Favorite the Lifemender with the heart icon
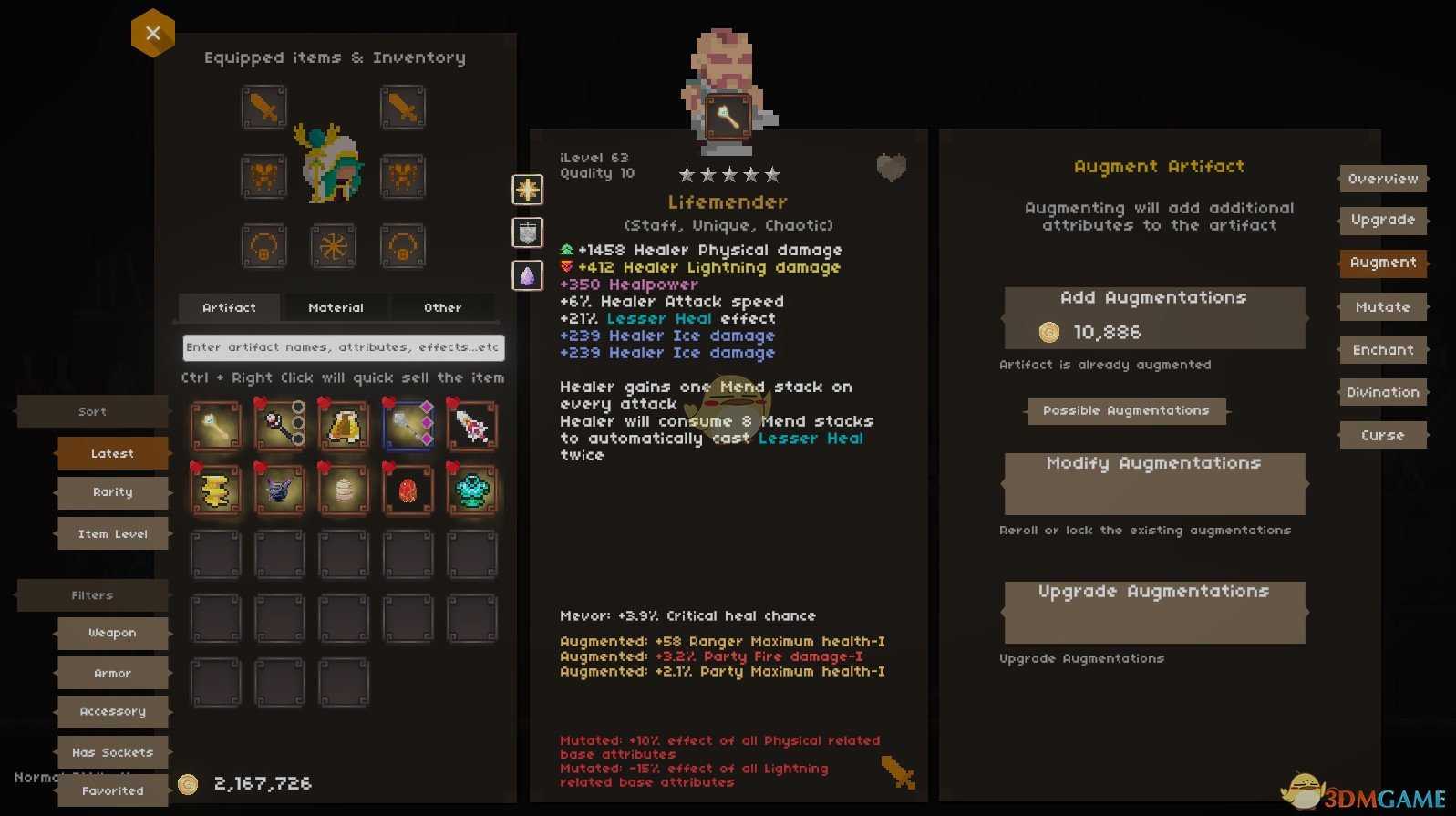Viewport: 1456px width, 816px height. click(x=891, y=168)
